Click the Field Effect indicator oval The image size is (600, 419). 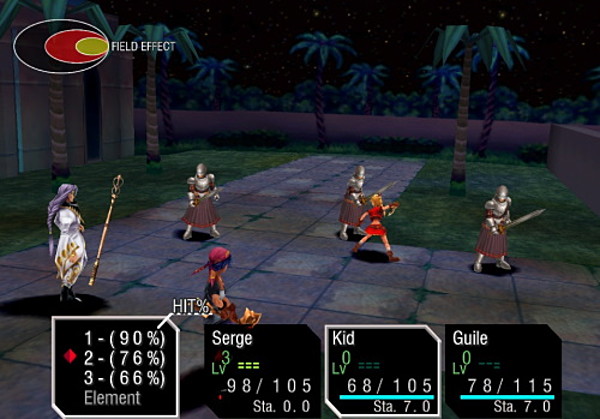[x=61, y=45]
